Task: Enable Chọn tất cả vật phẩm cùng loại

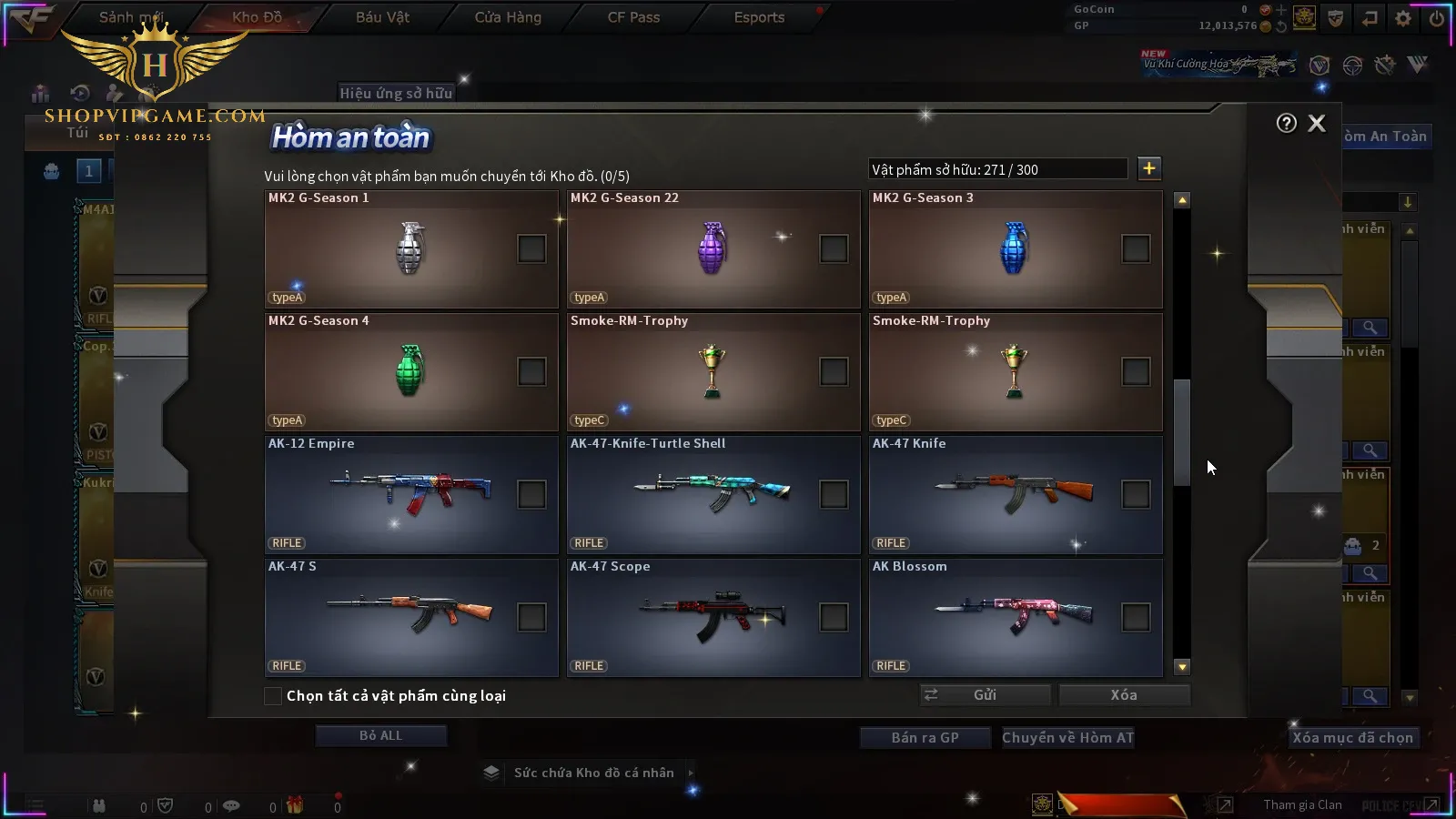Action: 273,696
